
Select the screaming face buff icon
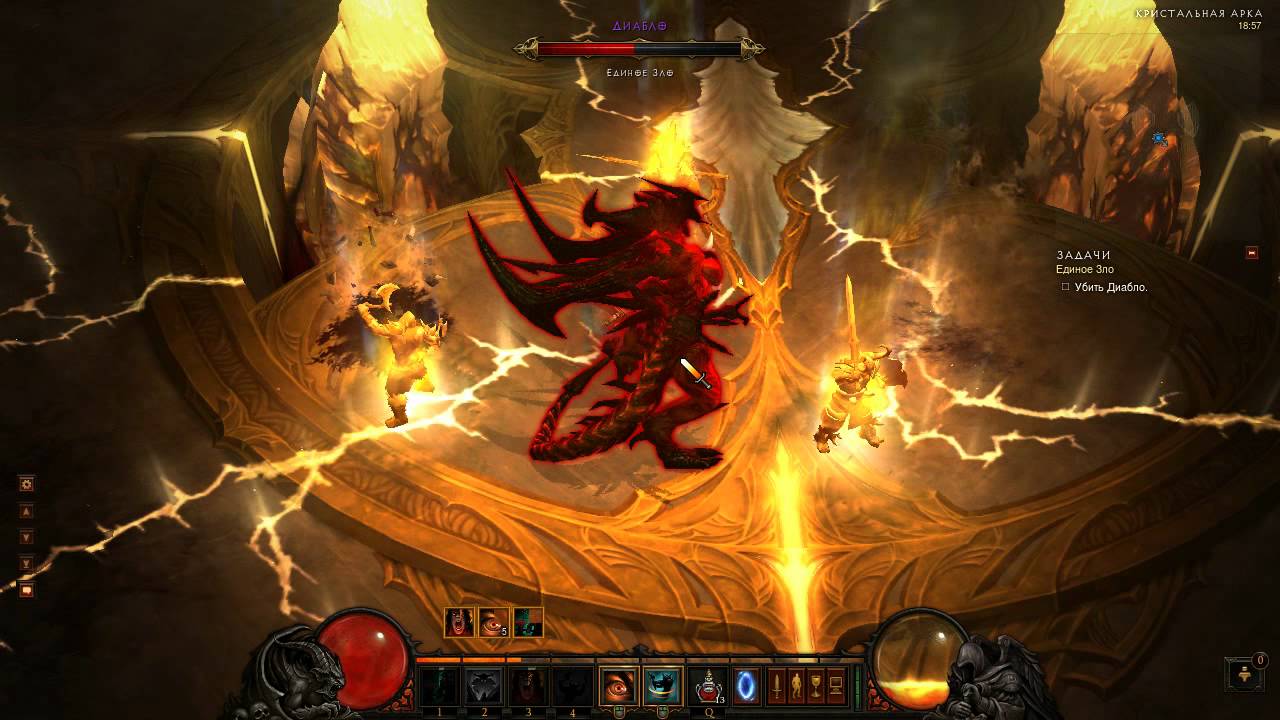coord(460,622)
